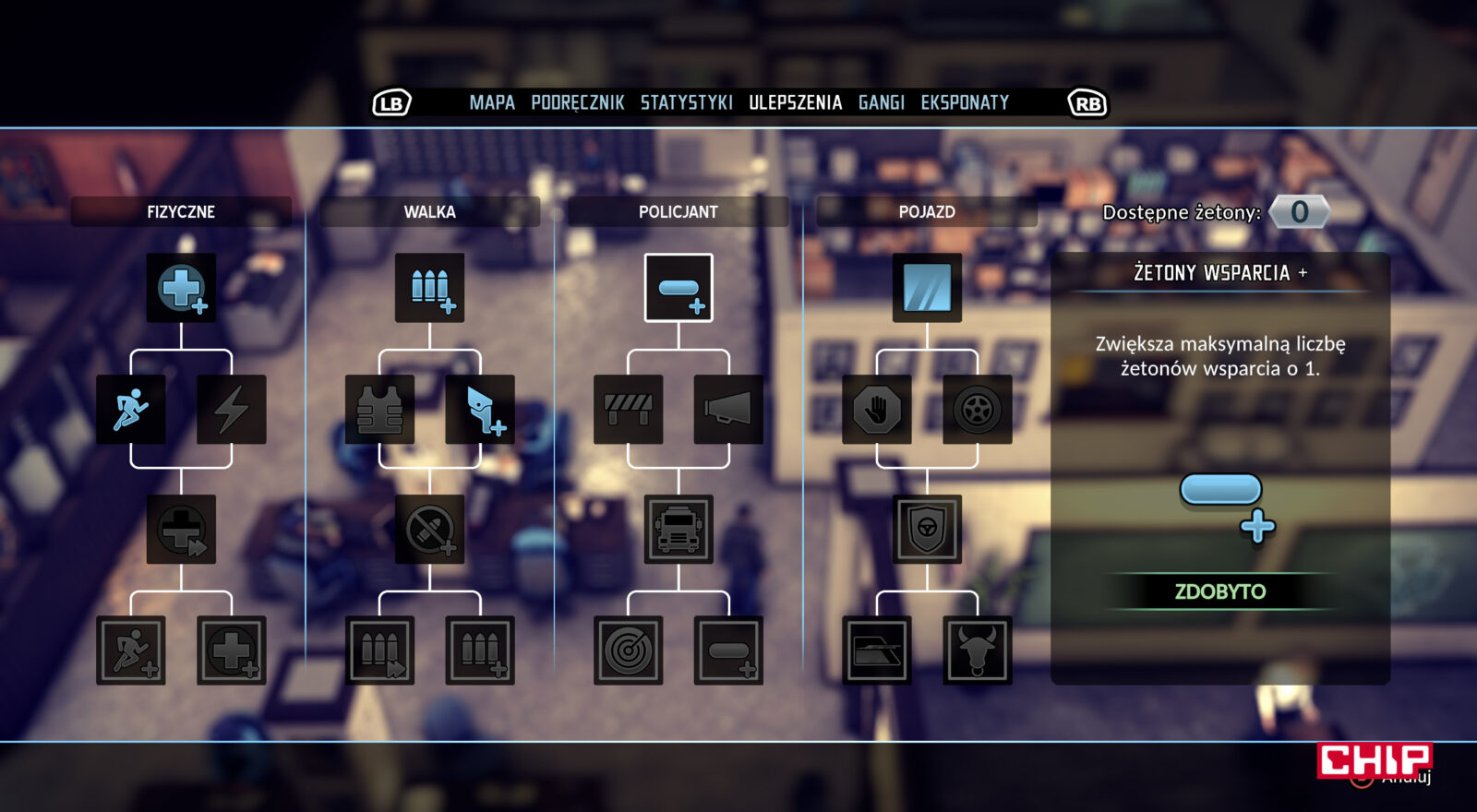Open the EKSPONATY tab
This screenshot has height=812, width=1477.
[x=964, y=102]
